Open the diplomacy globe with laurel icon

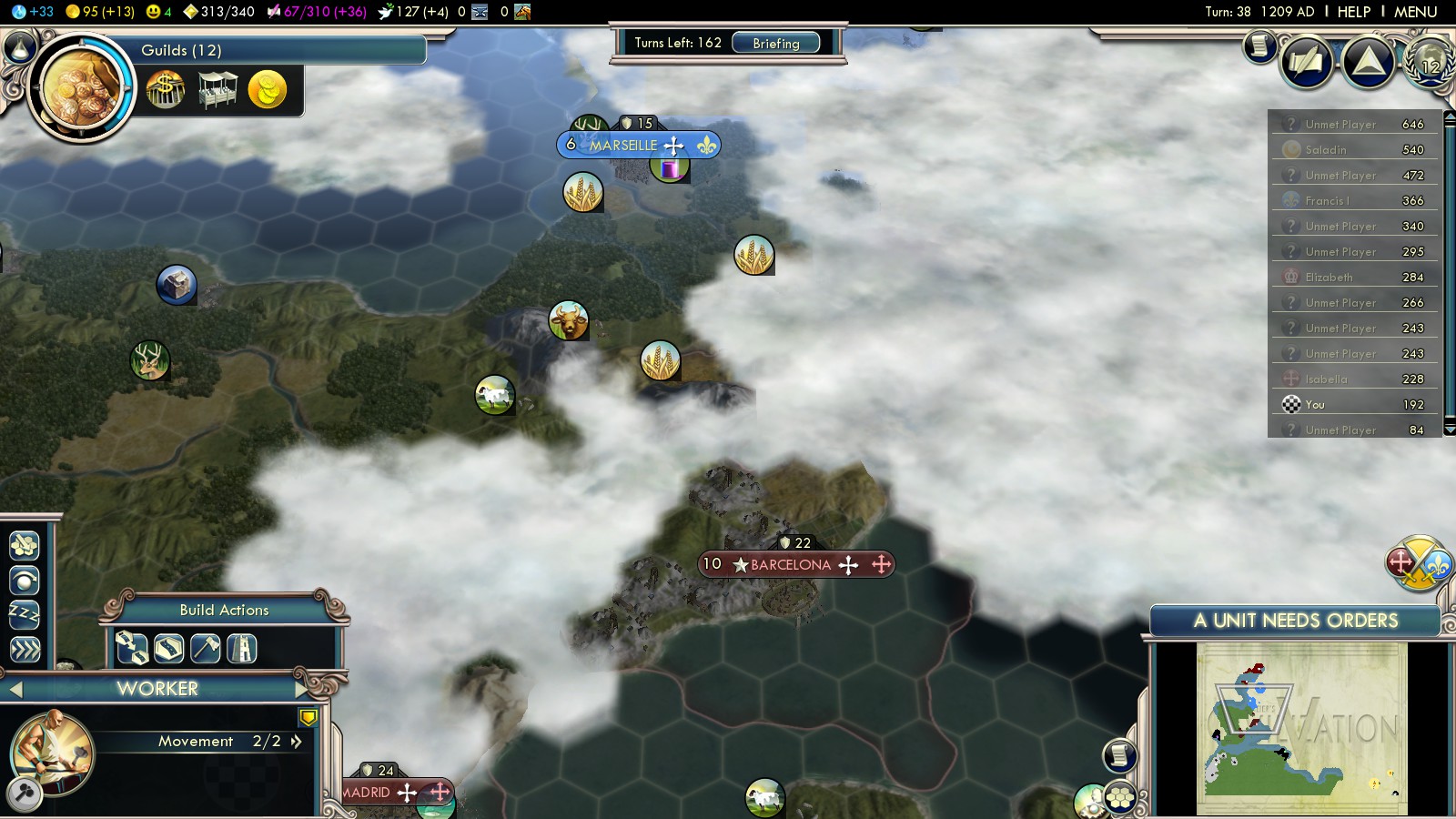pos(1429,64)
